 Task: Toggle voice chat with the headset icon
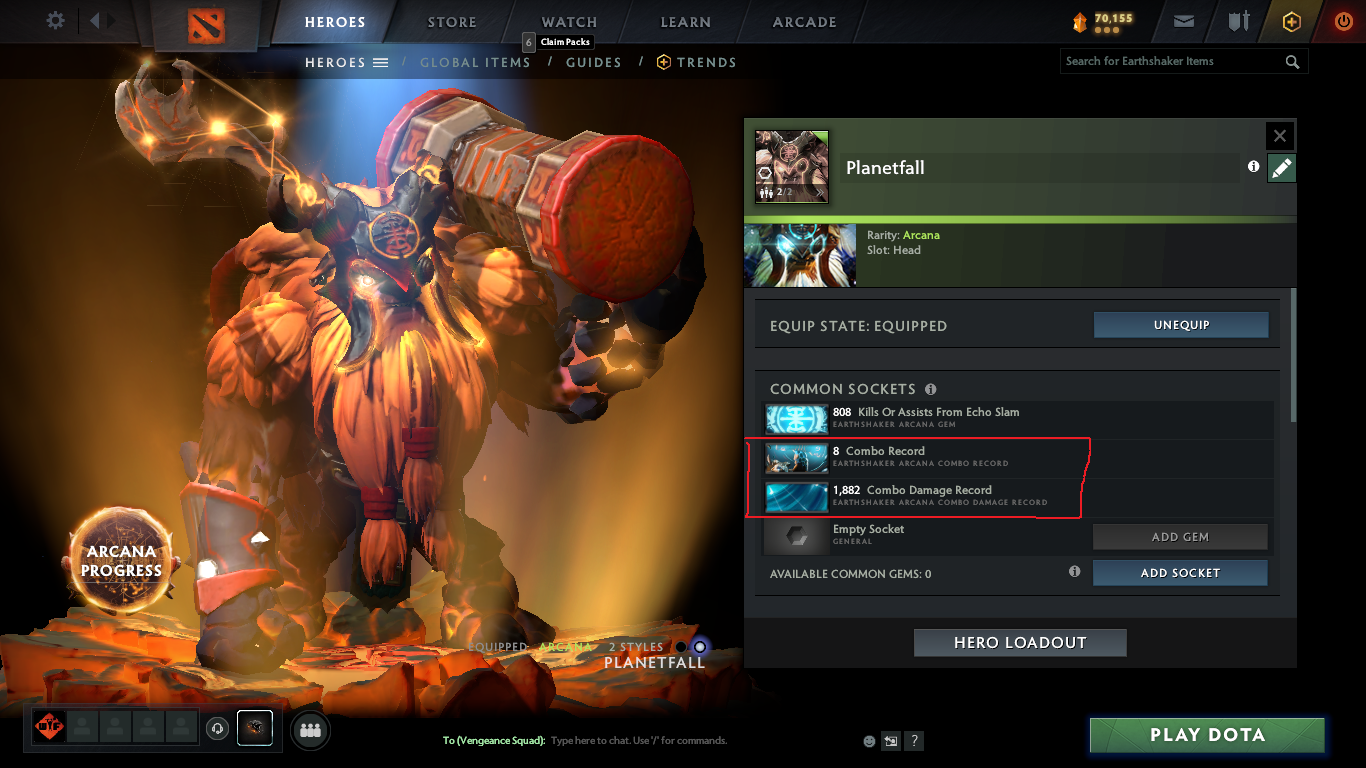pos(218,729)
